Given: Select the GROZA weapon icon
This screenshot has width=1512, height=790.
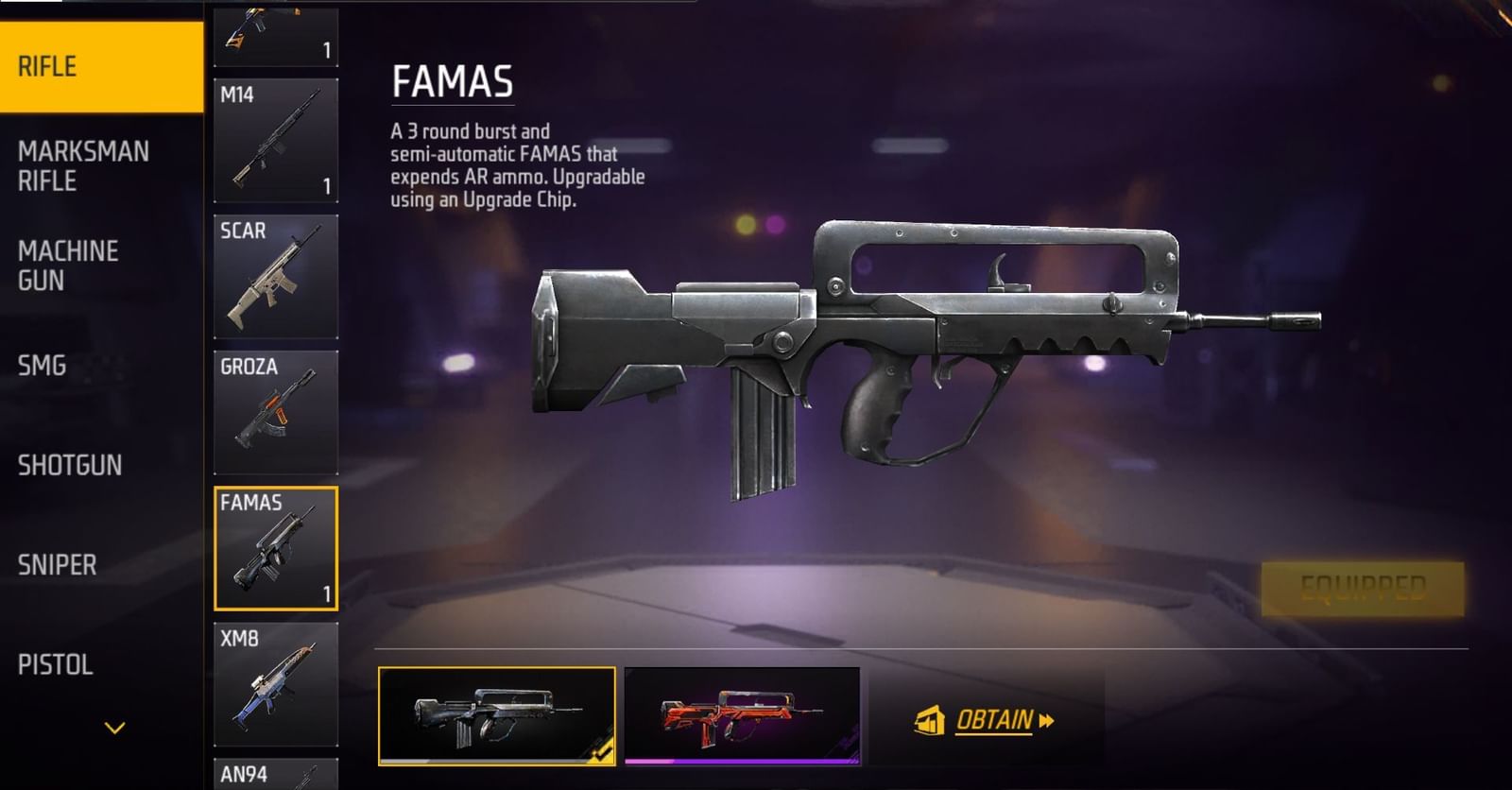Looking at the screenshot, I should [x=277, y=411].
